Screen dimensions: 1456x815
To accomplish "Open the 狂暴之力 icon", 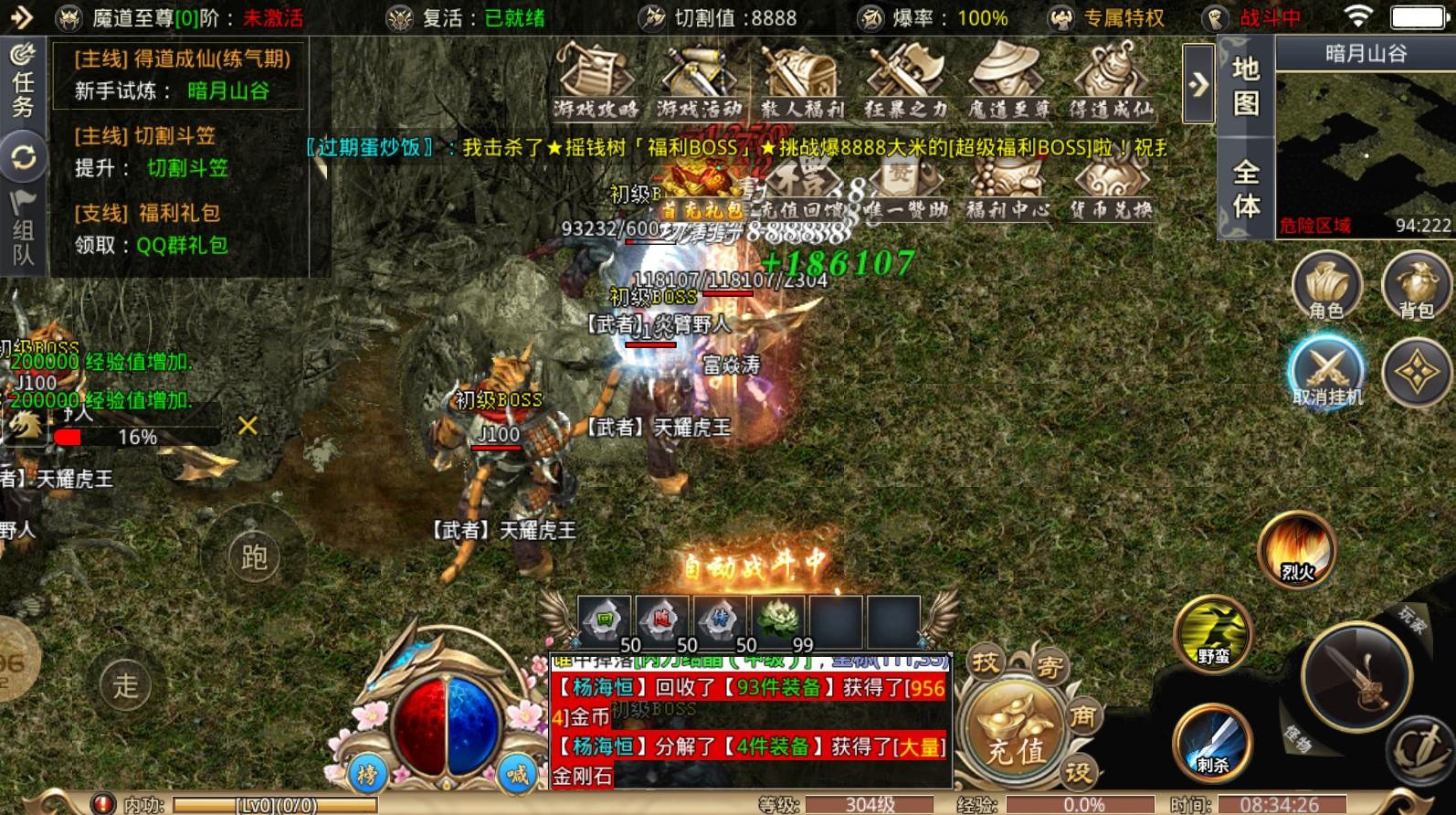I will coord(905,80).
